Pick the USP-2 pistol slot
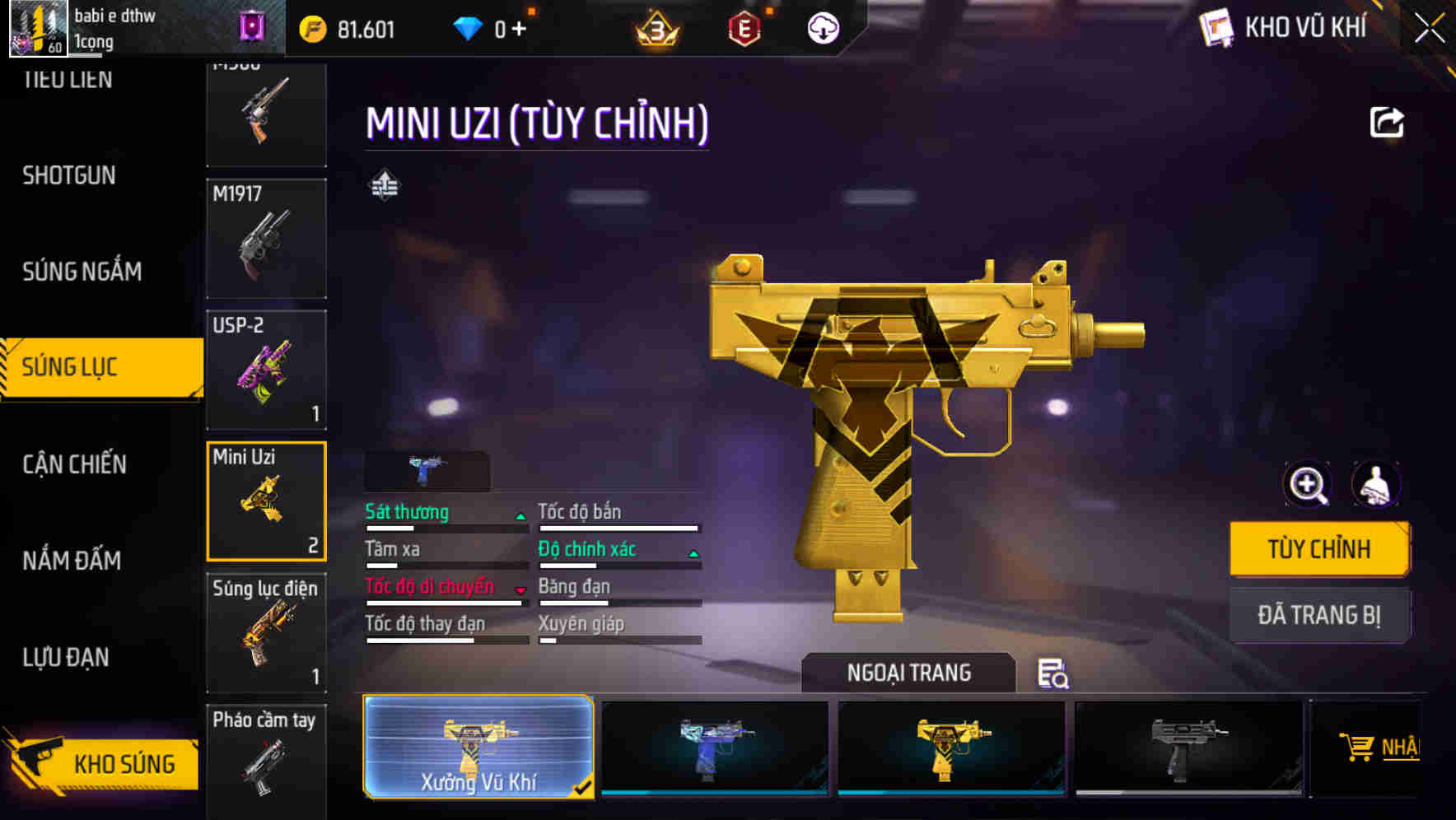Image resolution: width=1456 pixels, height=820 pixels. [x=266, y=370]
